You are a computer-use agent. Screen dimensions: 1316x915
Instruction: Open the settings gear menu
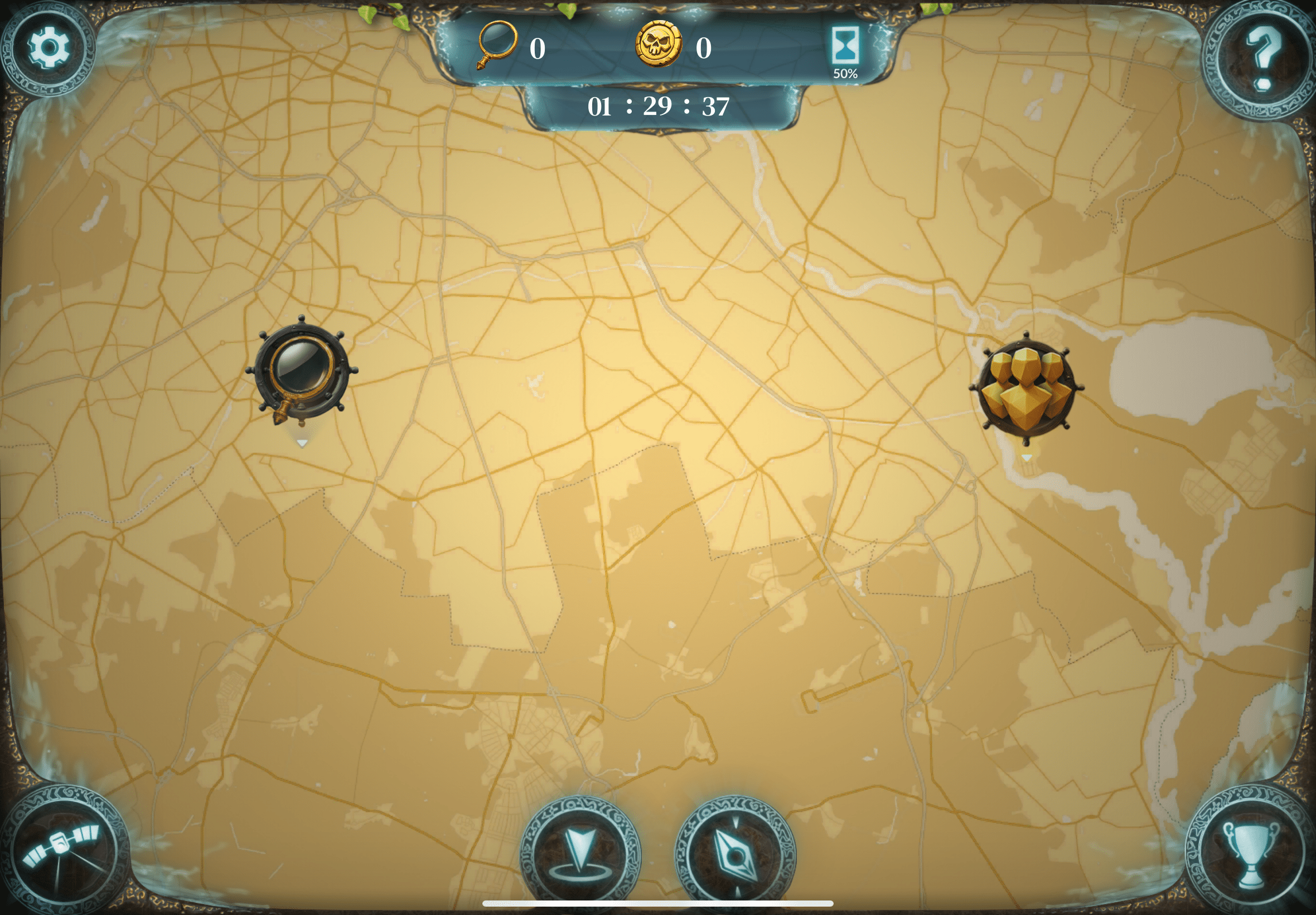[49, 47]
